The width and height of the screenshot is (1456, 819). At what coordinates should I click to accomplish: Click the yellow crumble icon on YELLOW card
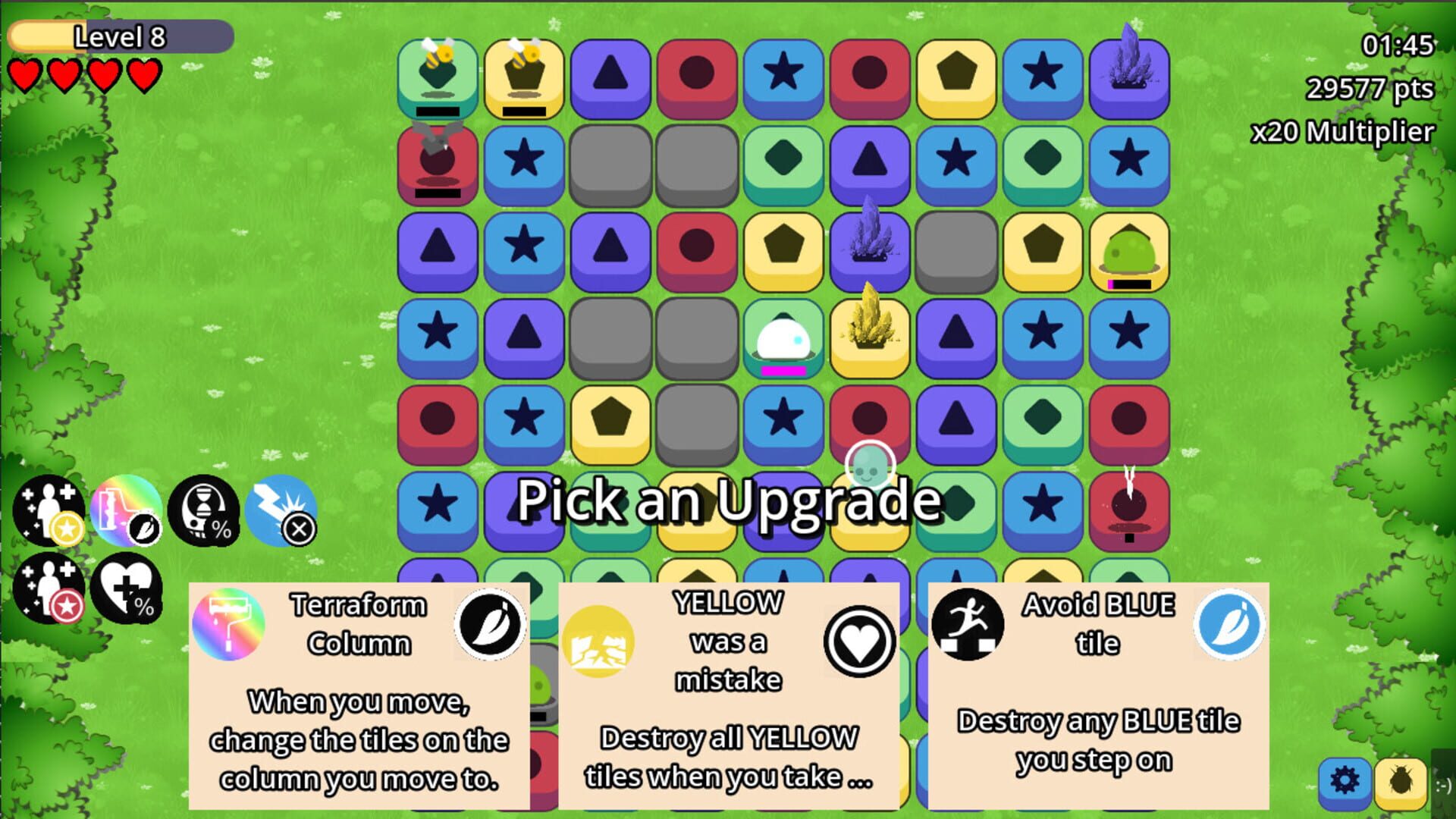[x=600, y=639]
